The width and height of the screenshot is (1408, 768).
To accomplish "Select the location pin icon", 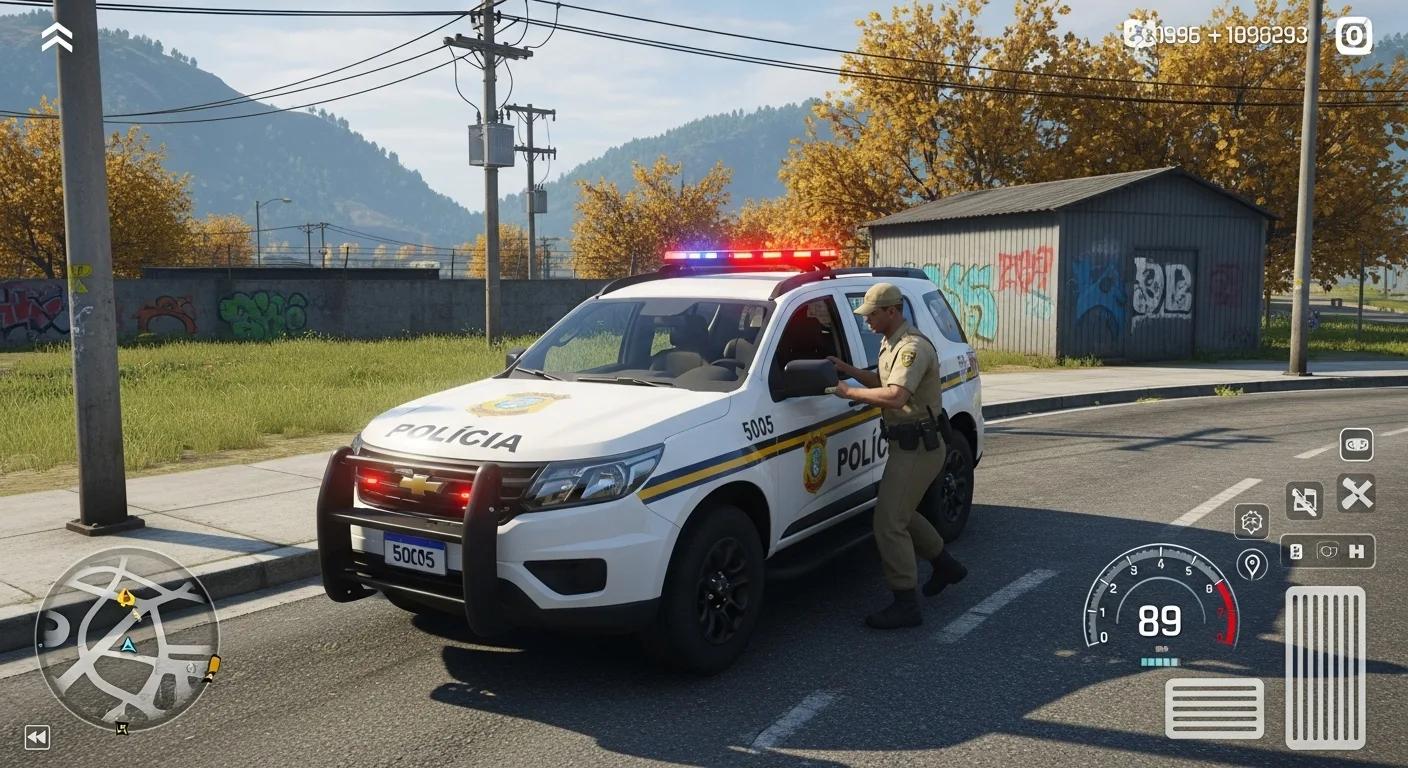I will coord(1251,564).
